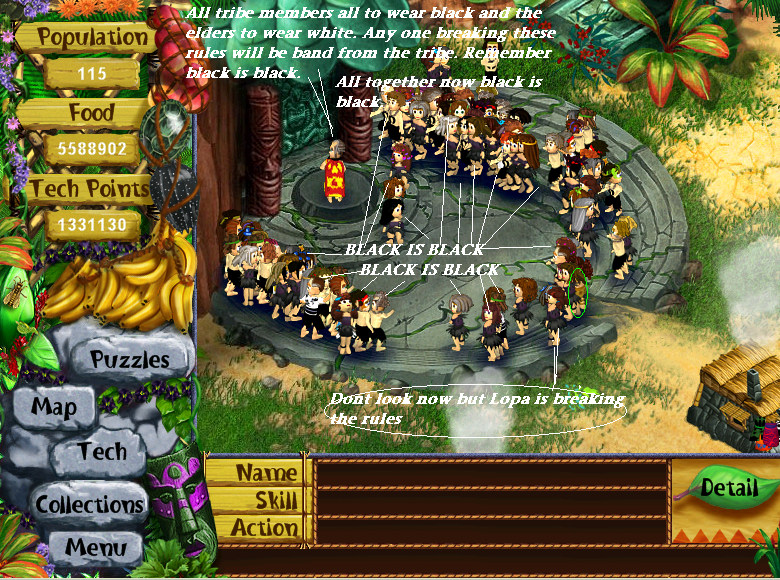
Task: Open the Puzzles stone button
Action: [x=130, y=359]
